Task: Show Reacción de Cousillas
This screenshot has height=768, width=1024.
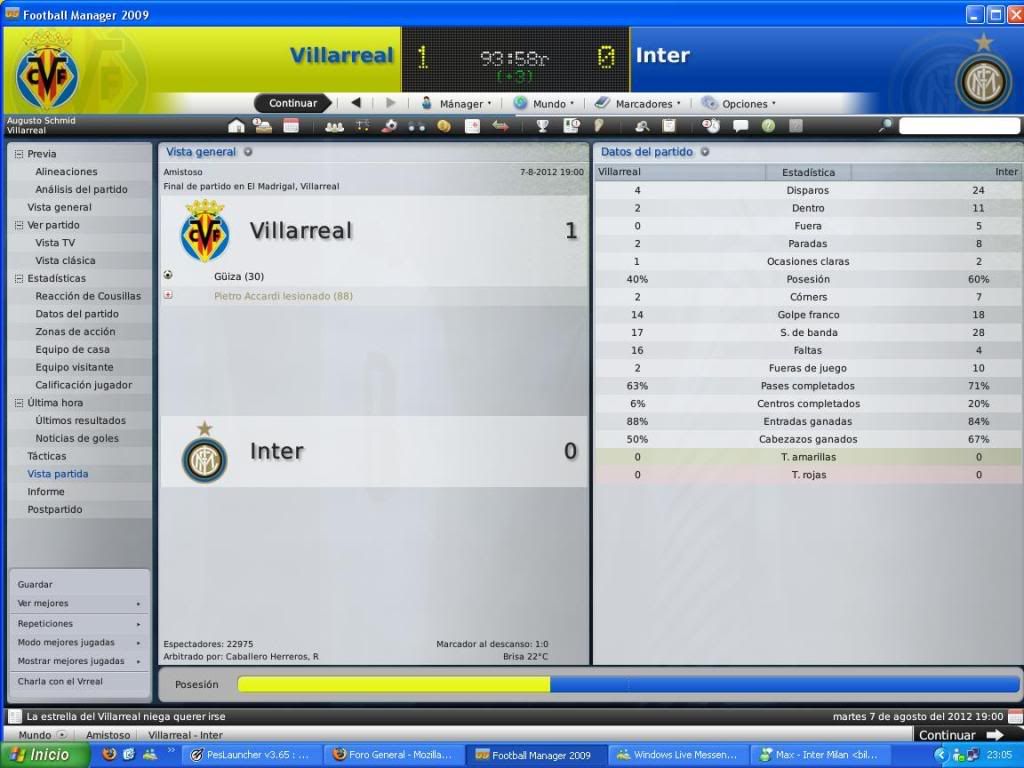Action: pyautogui.click(x=88, y=296)
